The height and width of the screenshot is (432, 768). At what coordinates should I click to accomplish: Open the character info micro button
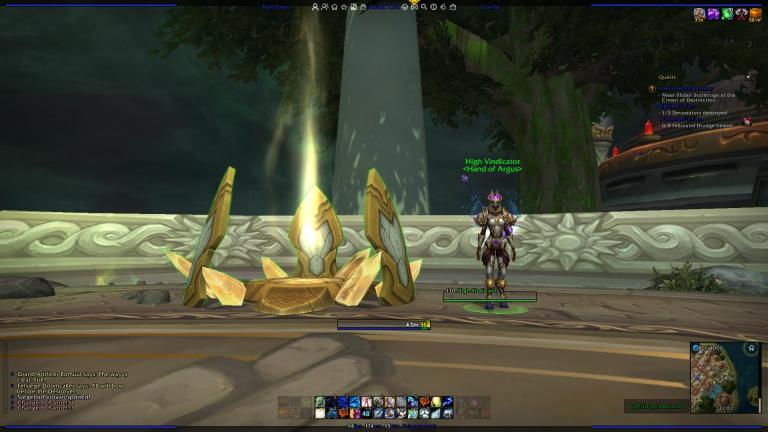click(316, 7)
